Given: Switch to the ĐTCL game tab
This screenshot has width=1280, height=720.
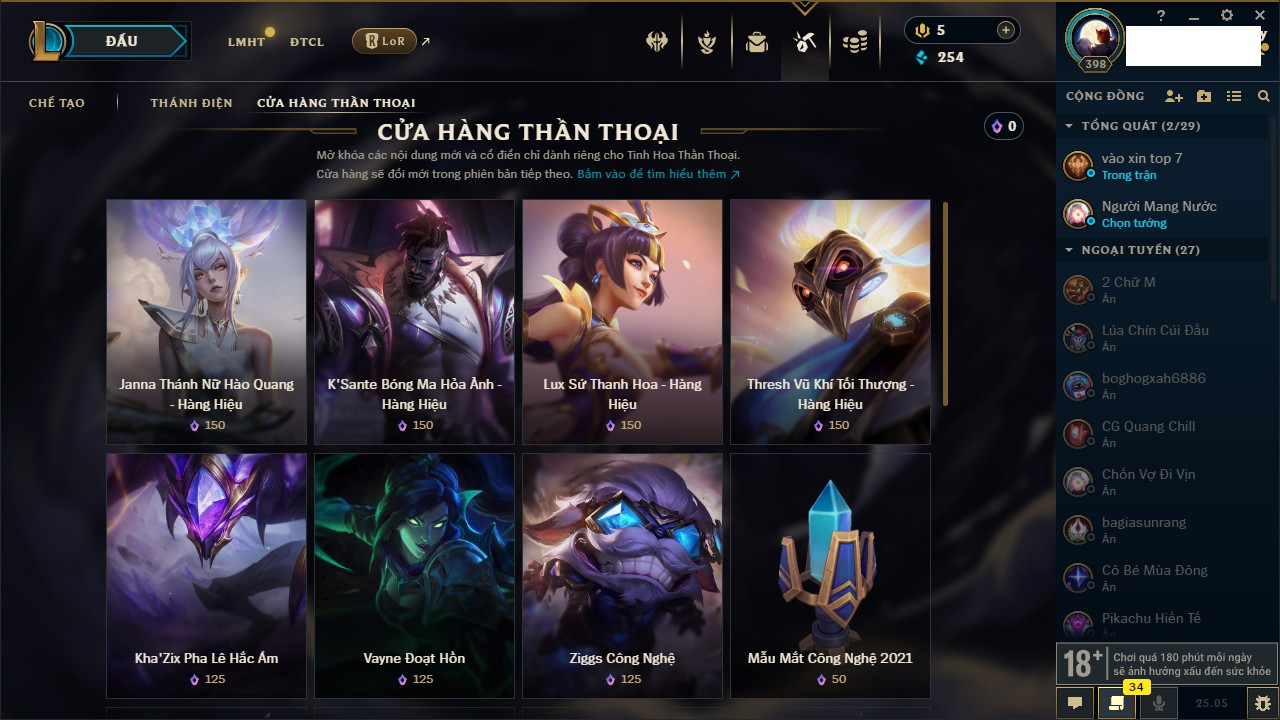Looking at the screenshot, I should point(307,42).
